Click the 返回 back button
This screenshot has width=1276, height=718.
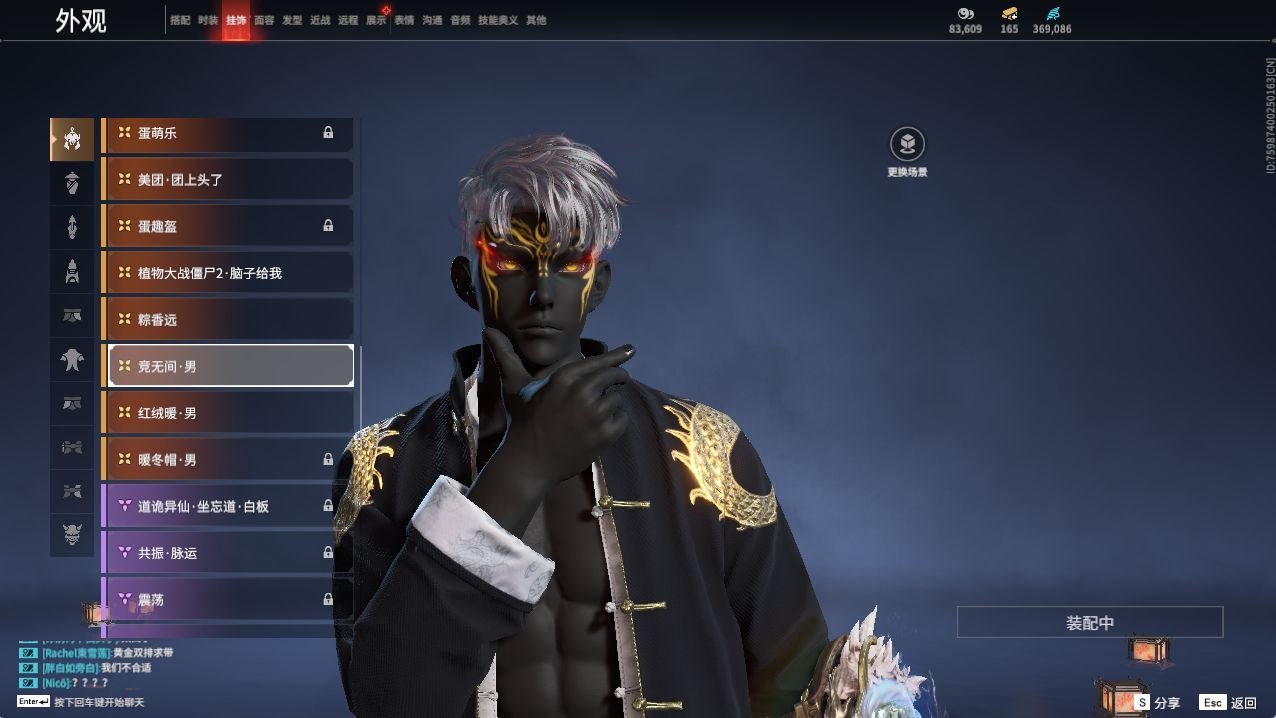click(x=1229, y=703)
